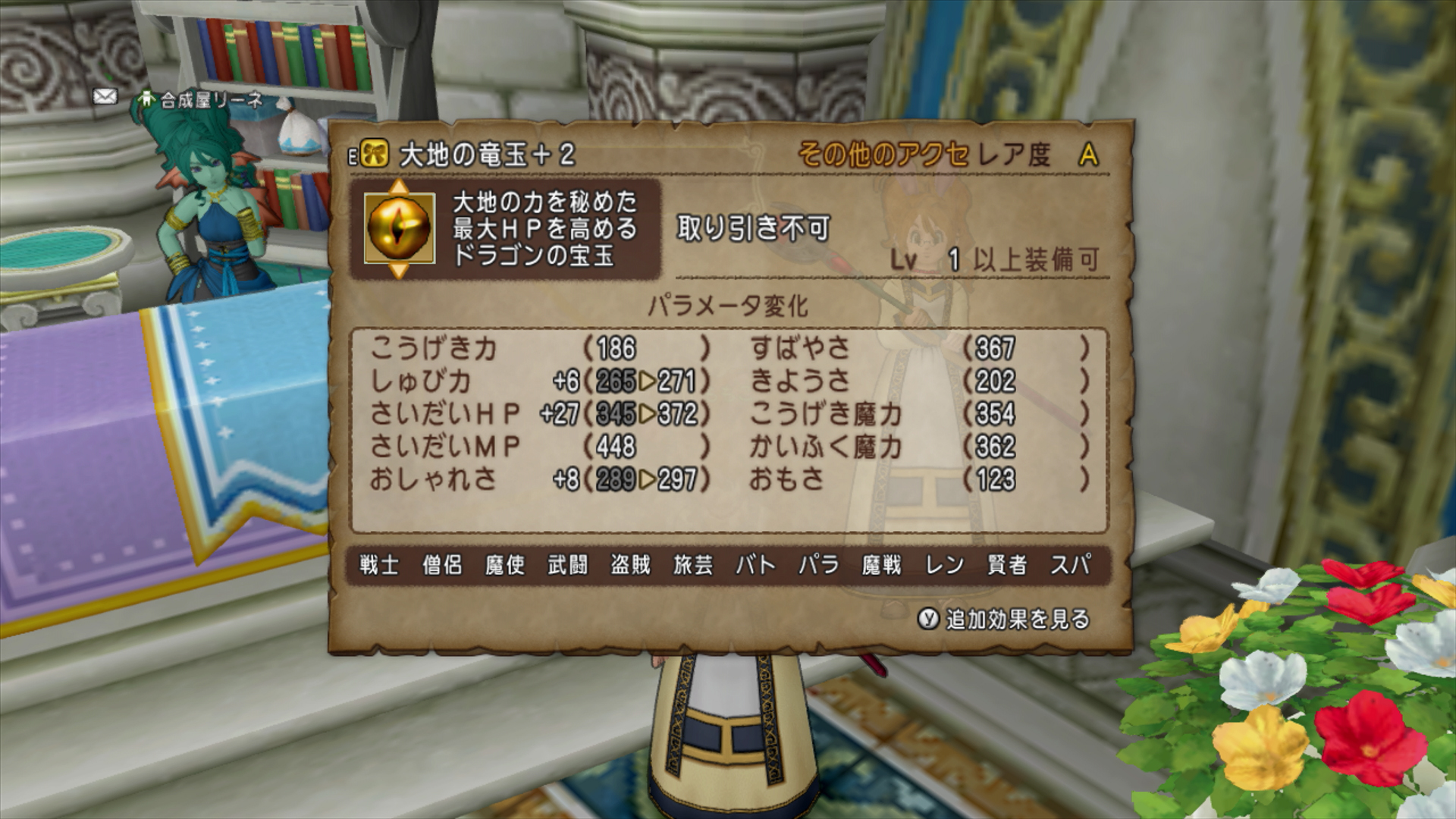
Task: Select the golden dragon orb item icon
Action: pyautogui.click(x=399, y=227)
